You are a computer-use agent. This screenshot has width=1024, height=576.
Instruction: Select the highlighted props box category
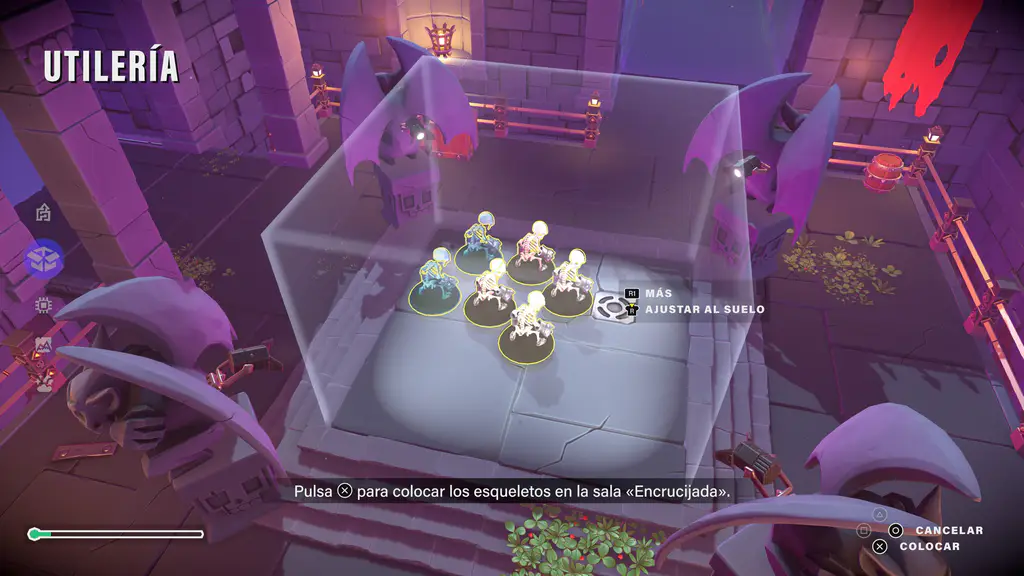(x=44, y=260)
